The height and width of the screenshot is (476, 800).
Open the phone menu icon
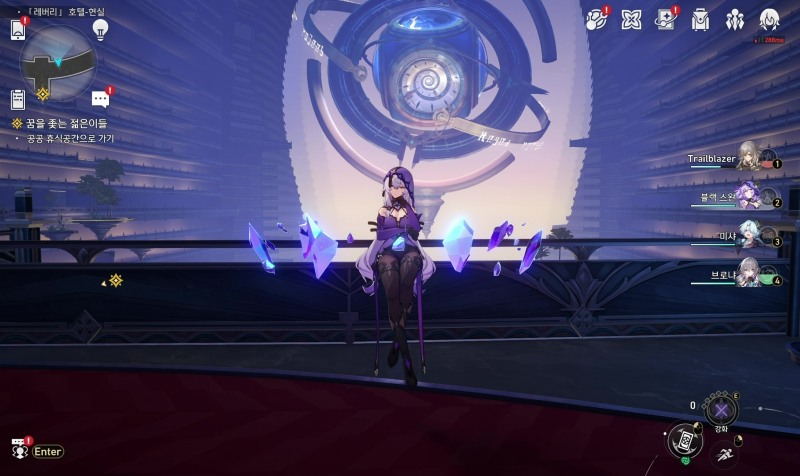[18, 30]
